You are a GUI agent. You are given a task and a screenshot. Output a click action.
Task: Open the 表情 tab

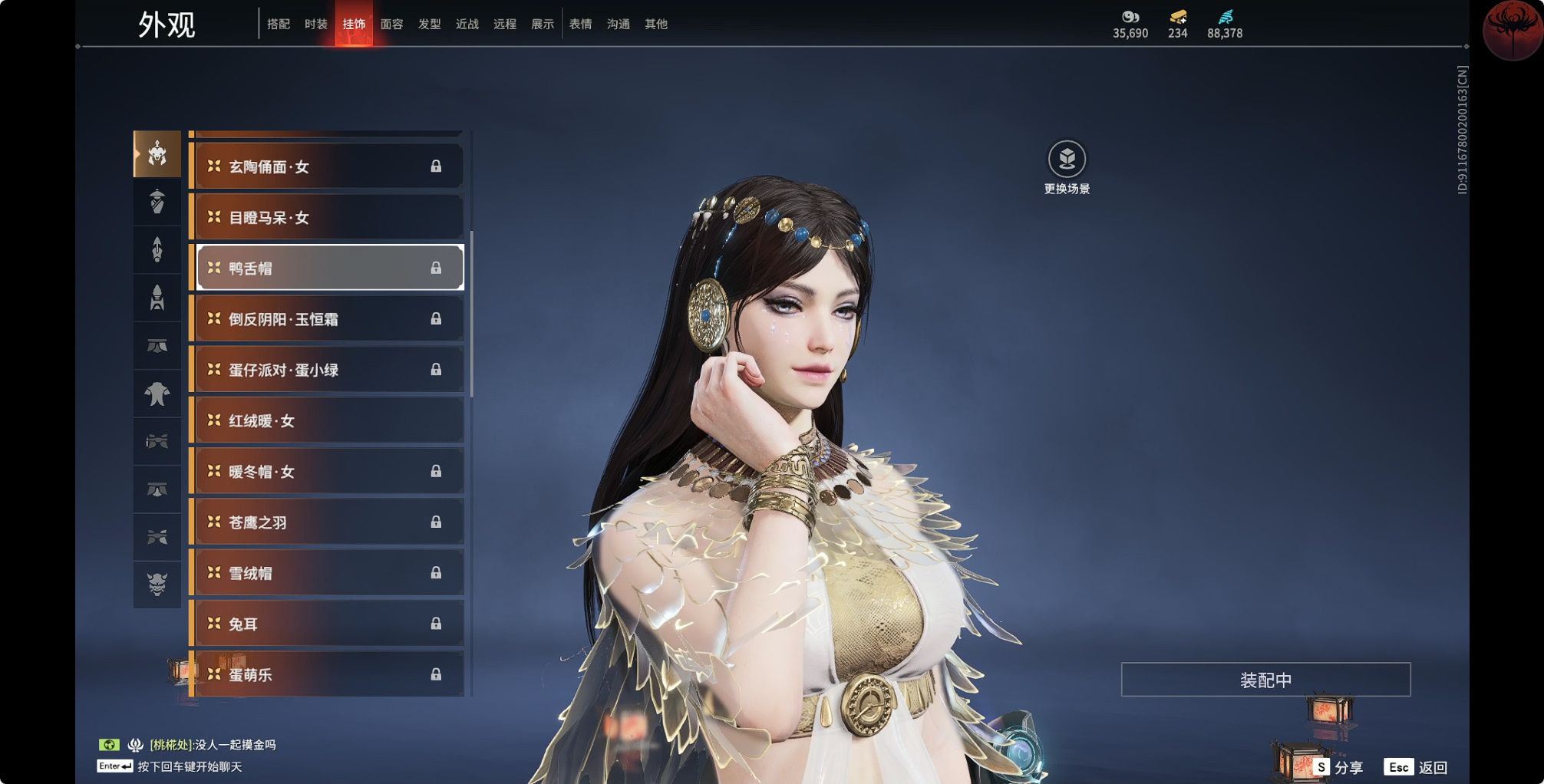pos(580,25)
